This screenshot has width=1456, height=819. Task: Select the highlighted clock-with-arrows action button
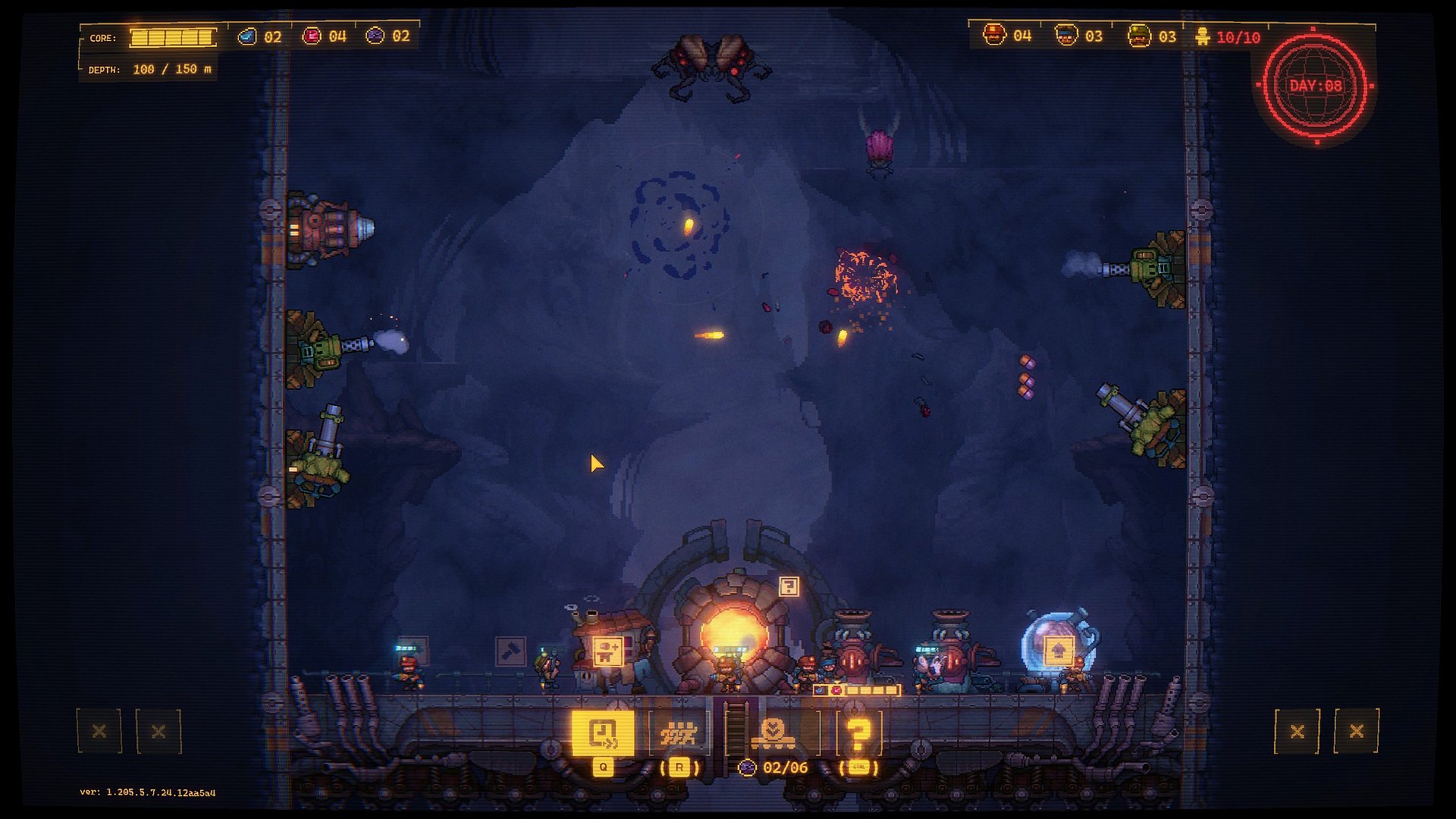coord(603,733)
